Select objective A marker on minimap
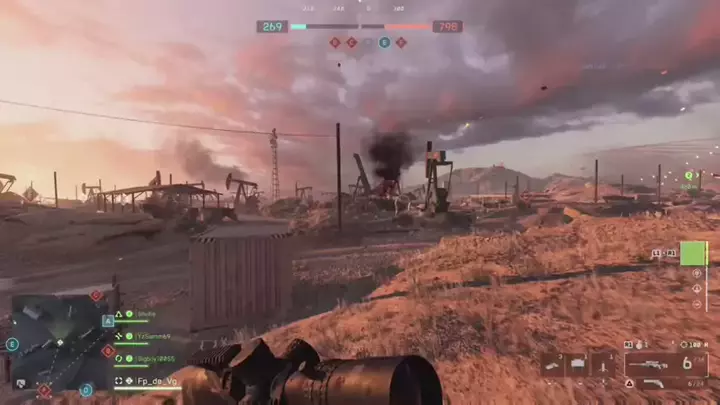 [108, 321]
